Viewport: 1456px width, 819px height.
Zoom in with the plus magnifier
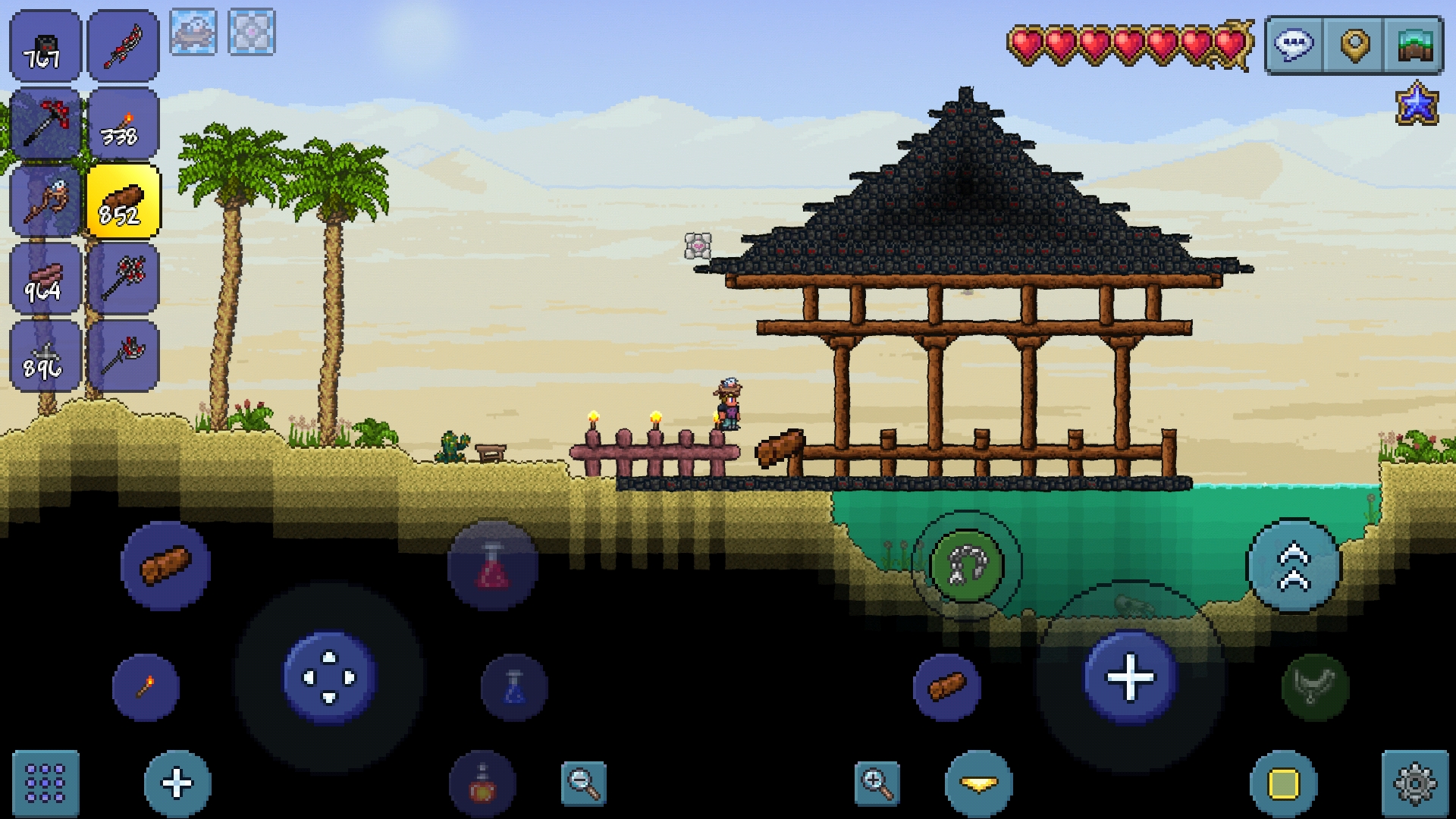click(877, 783)
